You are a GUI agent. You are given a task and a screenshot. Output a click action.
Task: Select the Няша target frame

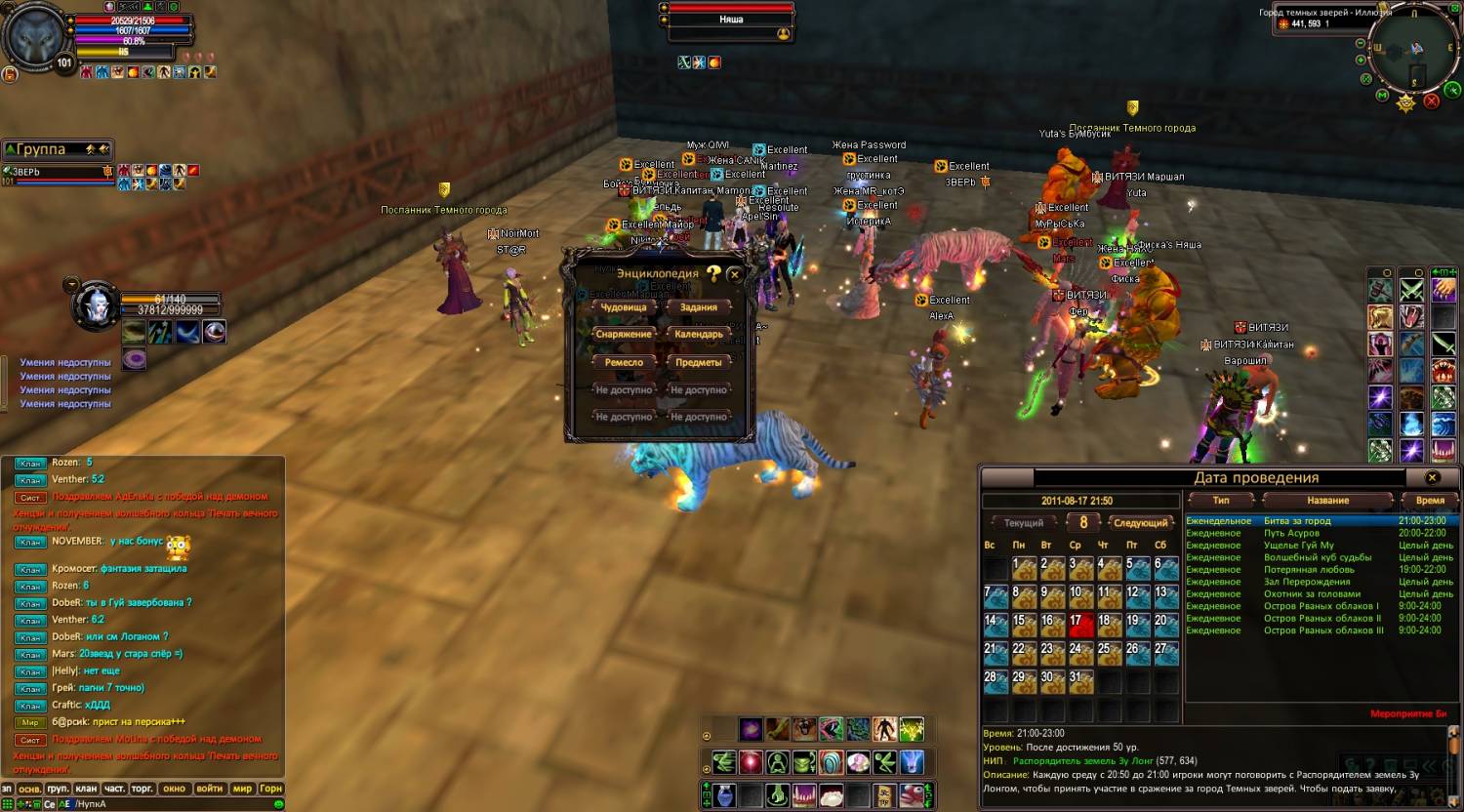click(731, 20)
